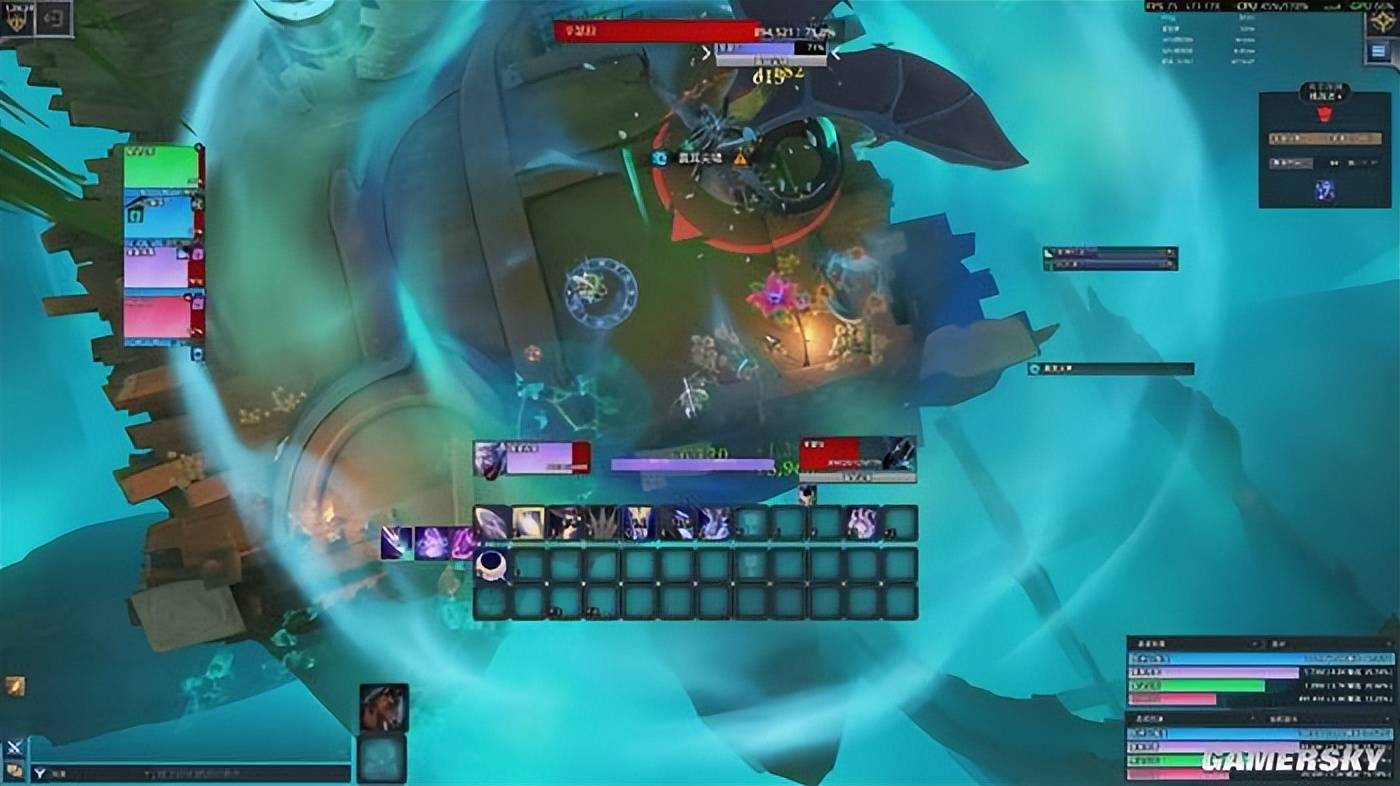Select the purple party member frame

pos(158,267)
